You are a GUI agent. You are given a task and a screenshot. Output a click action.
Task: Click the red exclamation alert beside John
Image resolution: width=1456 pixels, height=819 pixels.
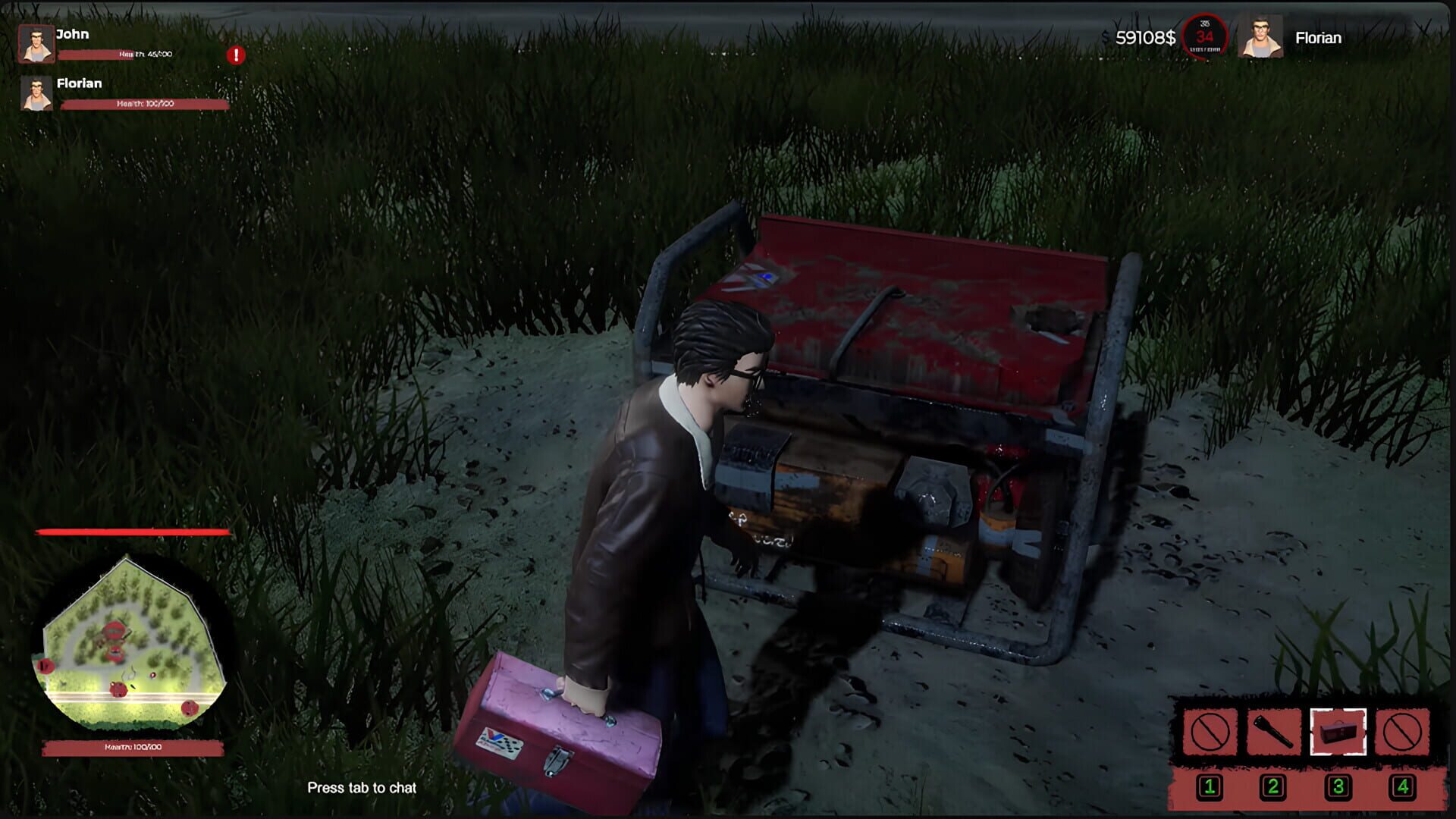235,54
